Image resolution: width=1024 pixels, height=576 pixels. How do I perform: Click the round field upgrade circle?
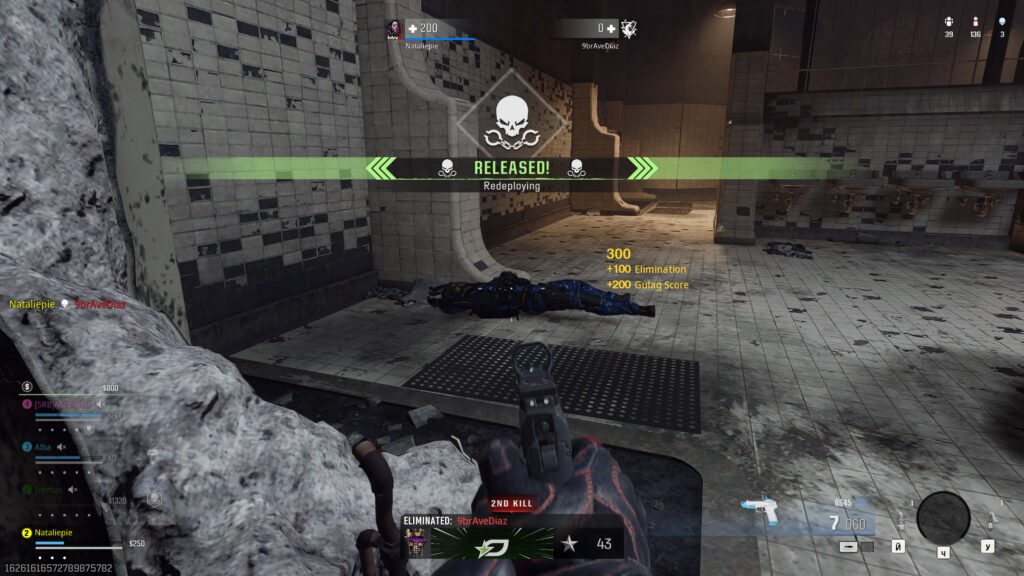[x=943, y=517]
